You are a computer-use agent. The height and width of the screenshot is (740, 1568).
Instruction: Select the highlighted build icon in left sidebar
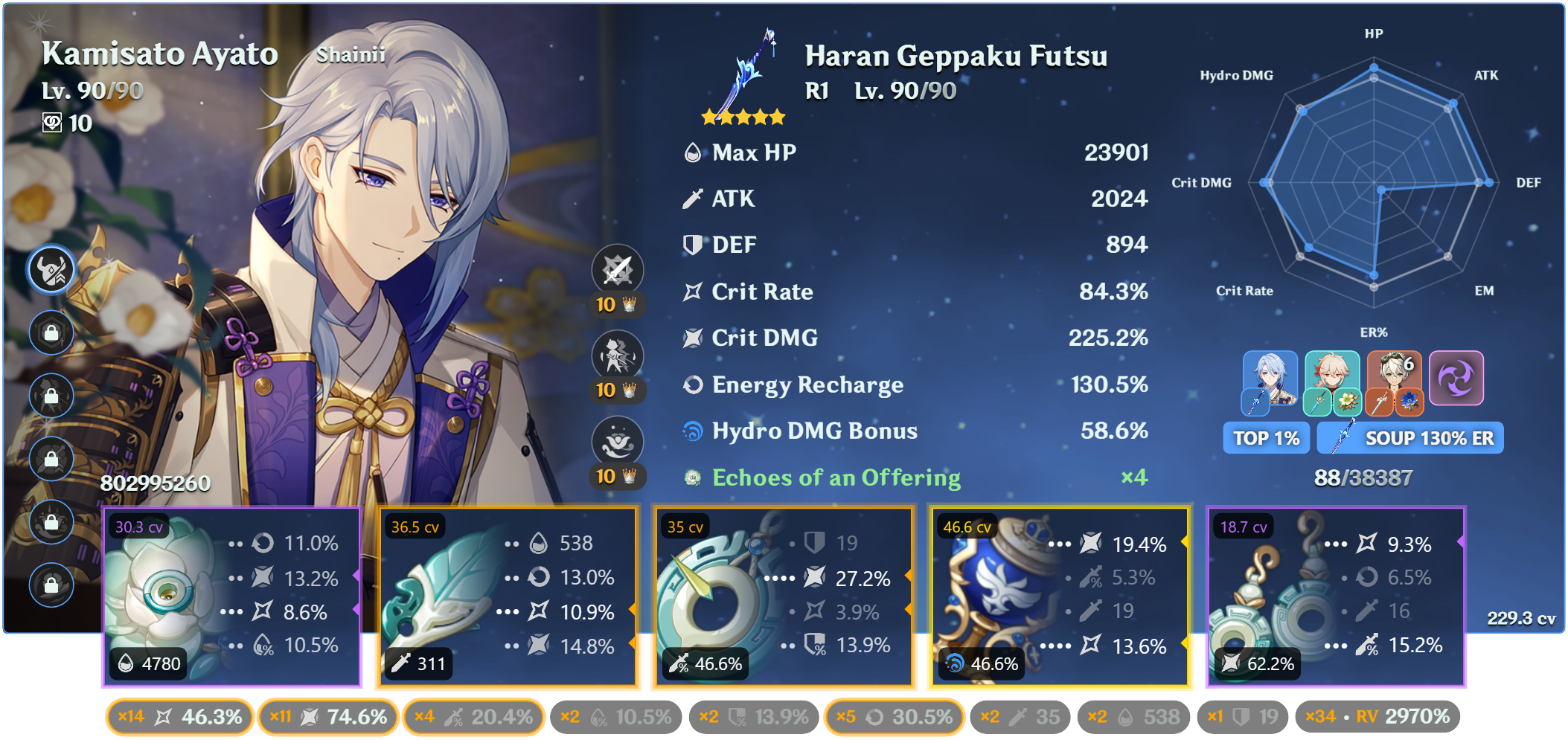pyautogui.click(x=51, y=269)
